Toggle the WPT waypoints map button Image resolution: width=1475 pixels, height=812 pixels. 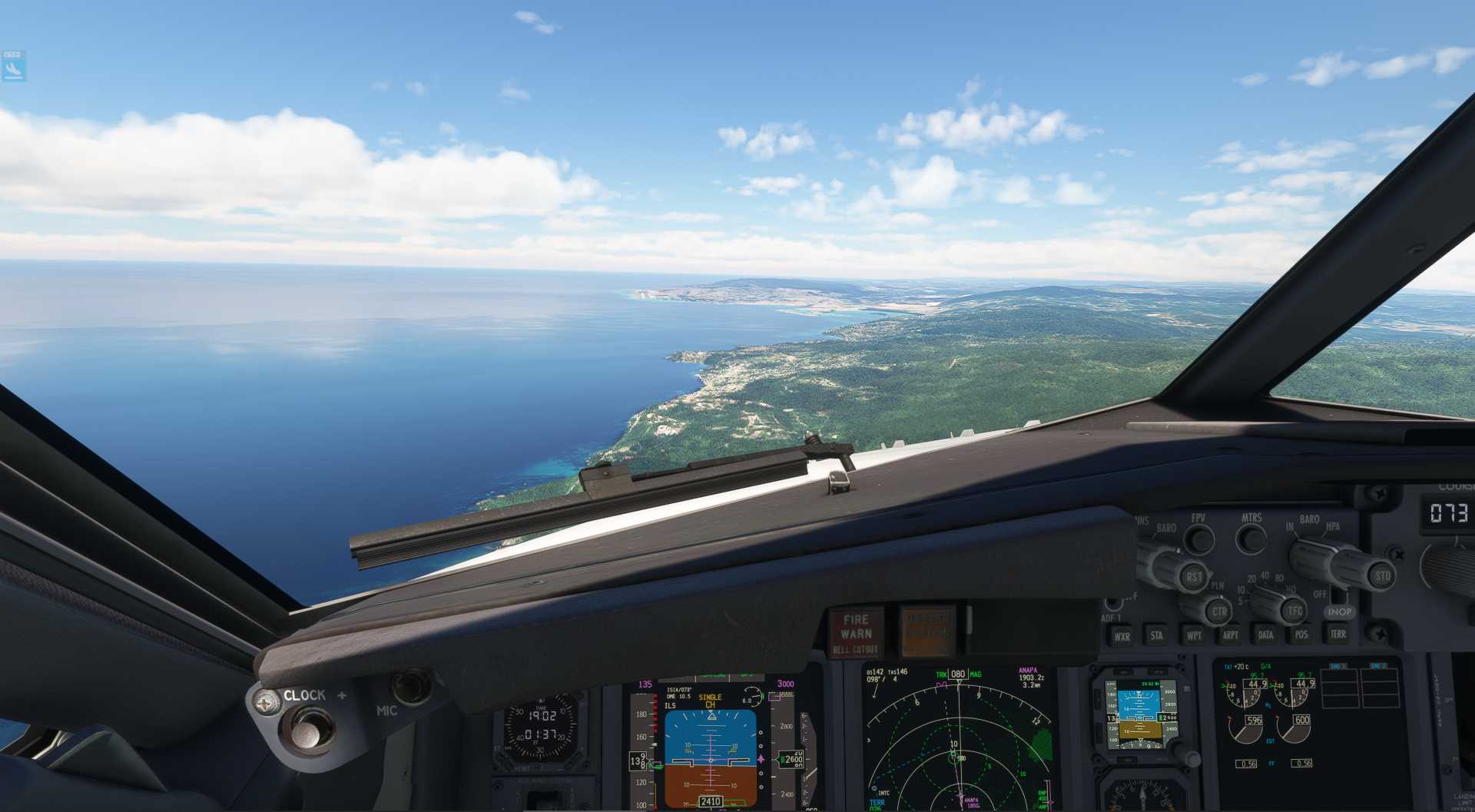pos(1193,635)
